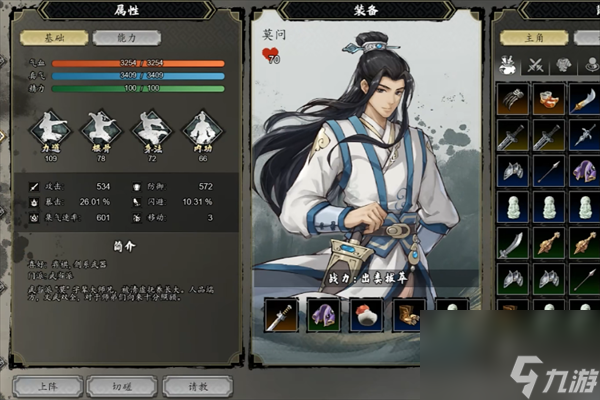The height and width of the screenshot is (400, 600).
Task: Choose the 内功 inner power stat icon
Action: (x=203, y=130)
